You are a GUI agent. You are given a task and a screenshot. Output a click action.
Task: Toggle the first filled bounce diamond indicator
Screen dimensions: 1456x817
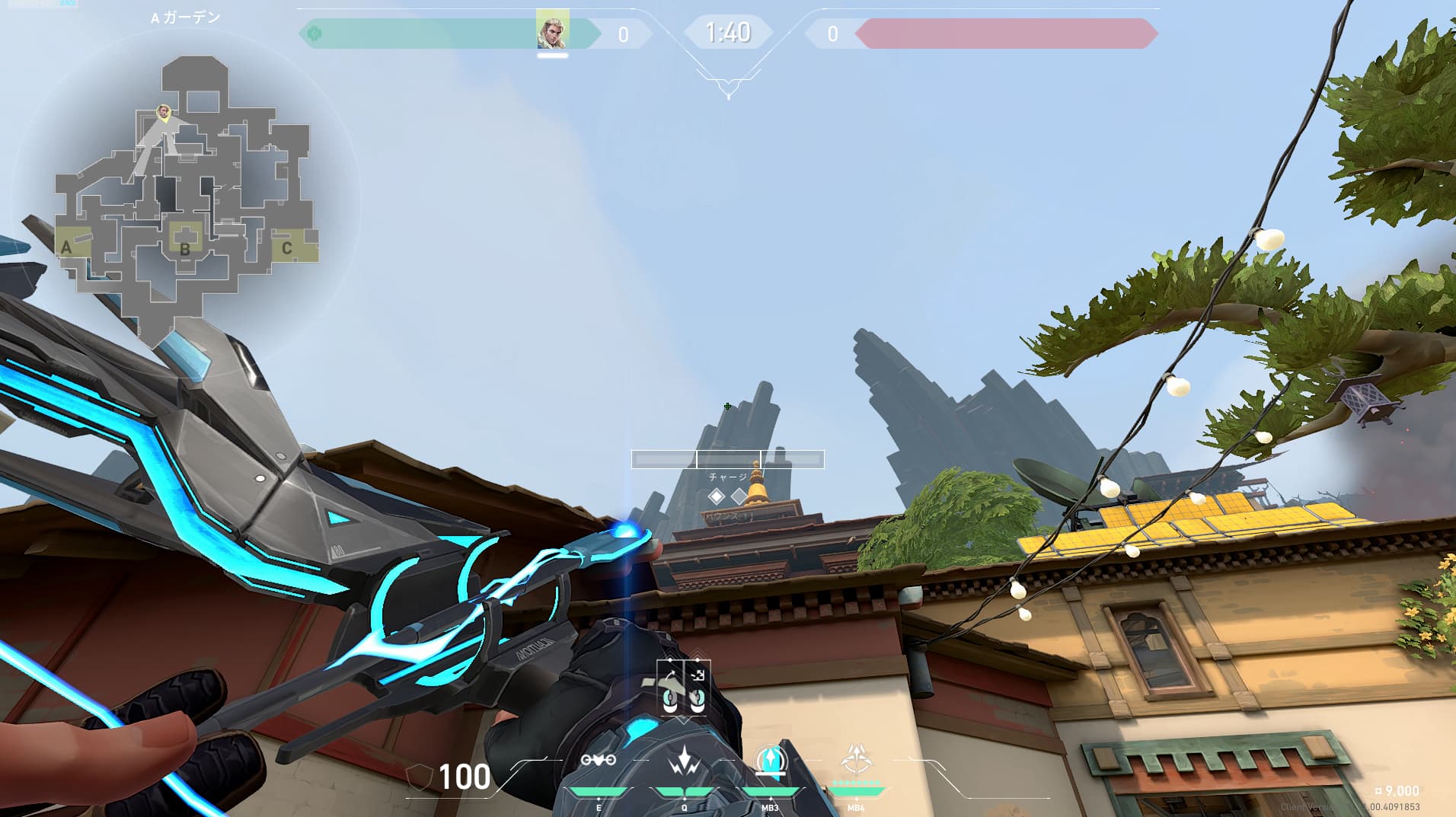point(717,496)
